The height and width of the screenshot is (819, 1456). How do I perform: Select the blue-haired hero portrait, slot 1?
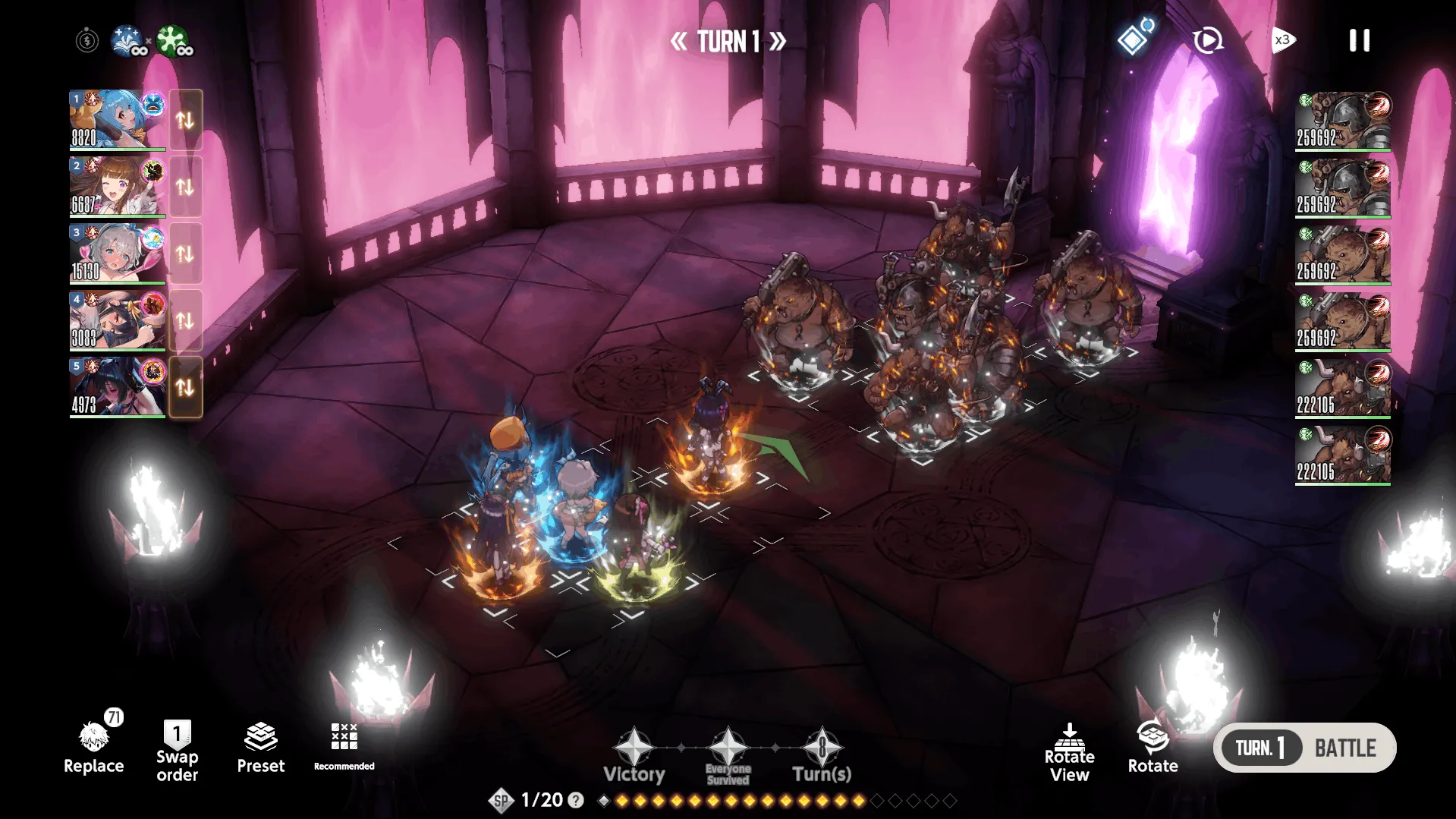pos(118,119)
